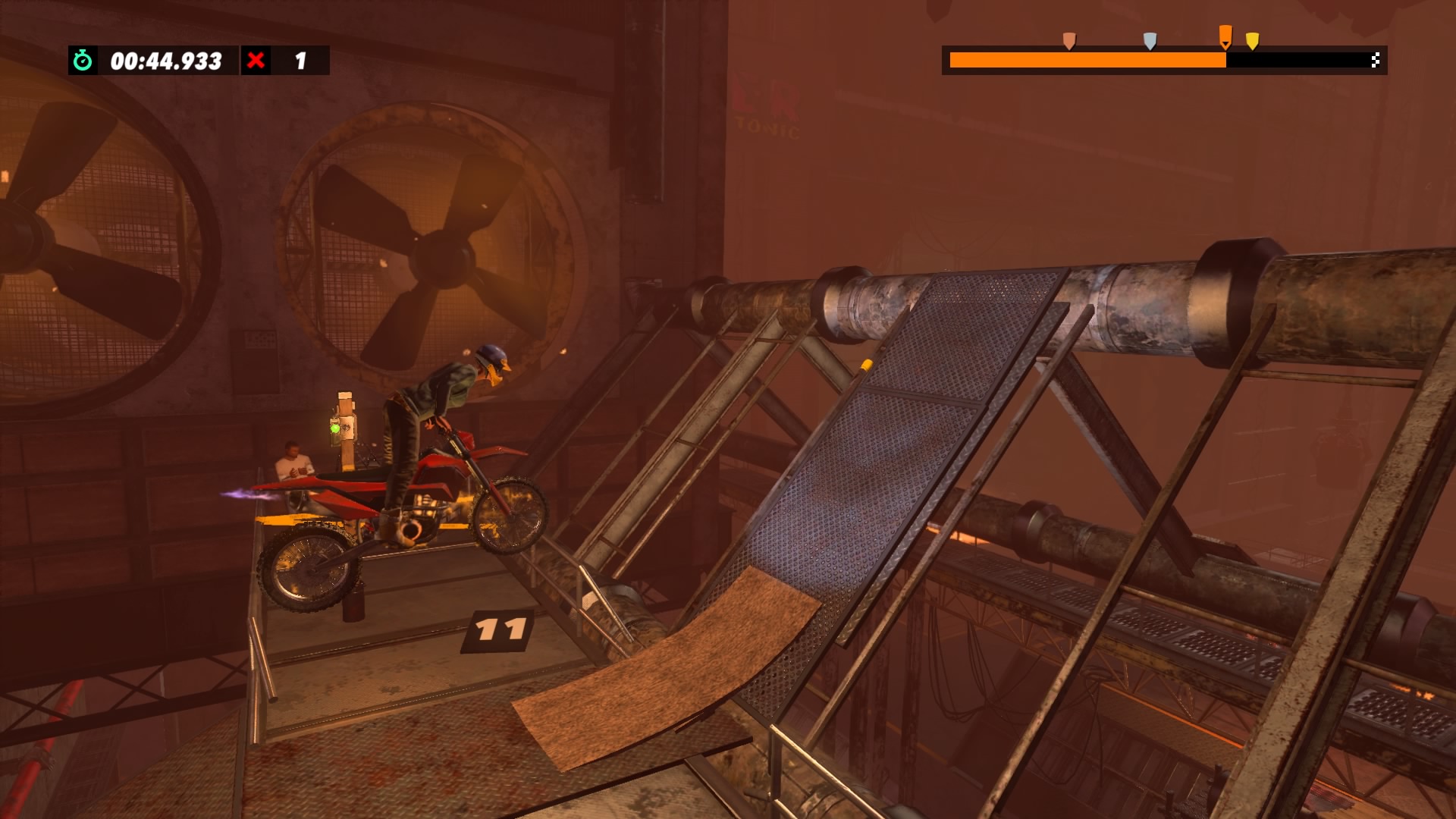Click the gold medal marker on progress bar

click(1253, 40)
